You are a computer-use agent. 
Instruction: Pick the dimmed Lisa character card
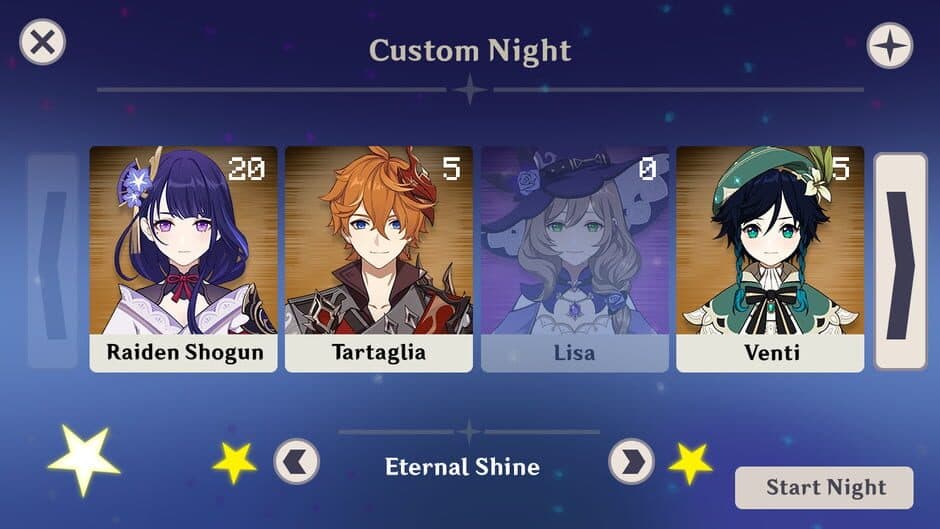point(574,258)
